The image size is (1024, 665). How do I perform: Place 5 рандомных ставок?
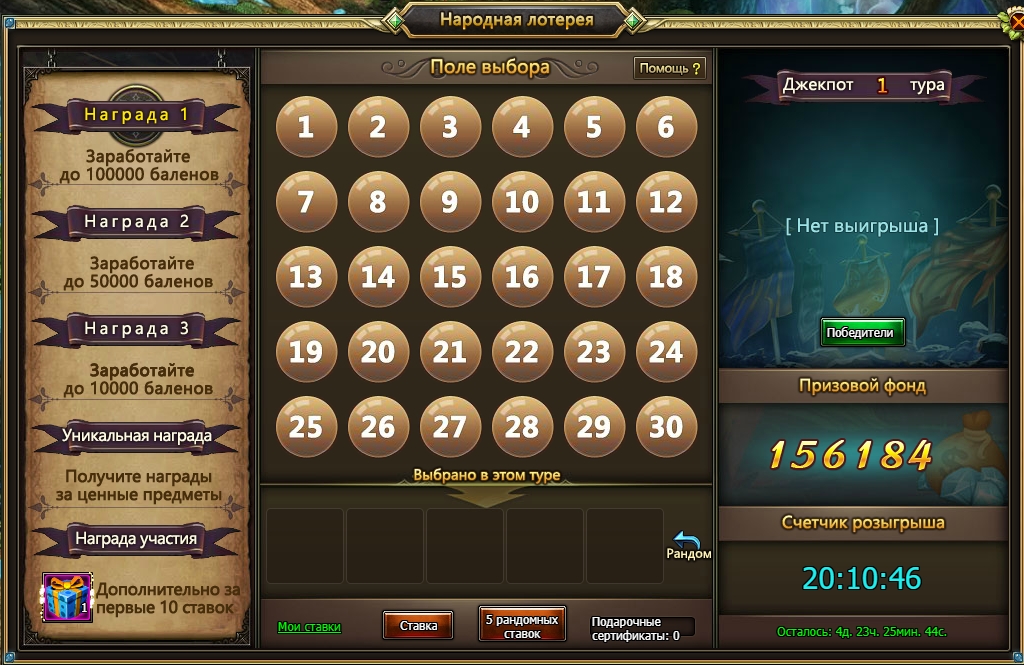[x=522, y=626]
